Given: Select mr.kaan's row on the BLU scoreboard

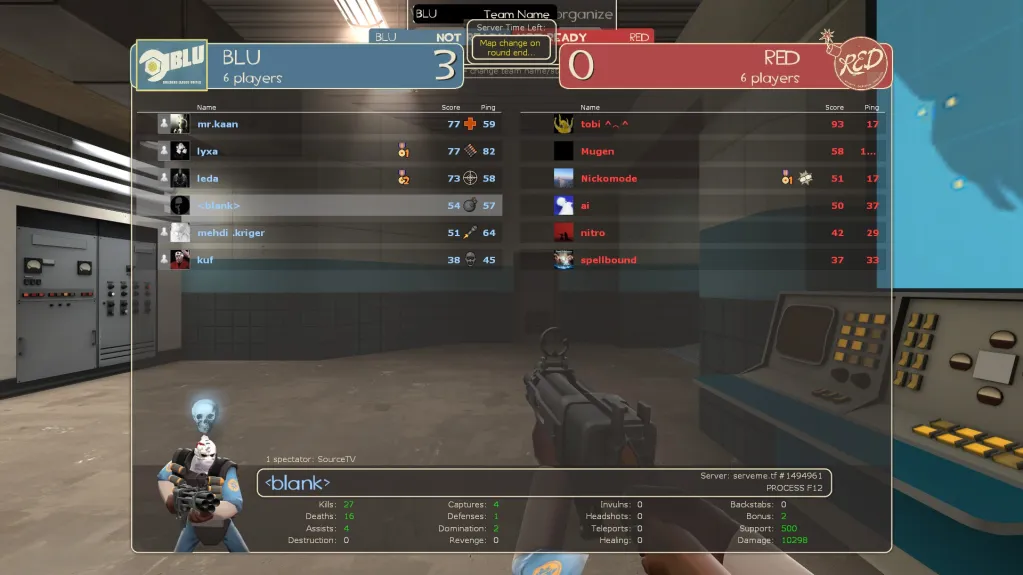Looking at the screenshot, I should pos(320,124).
